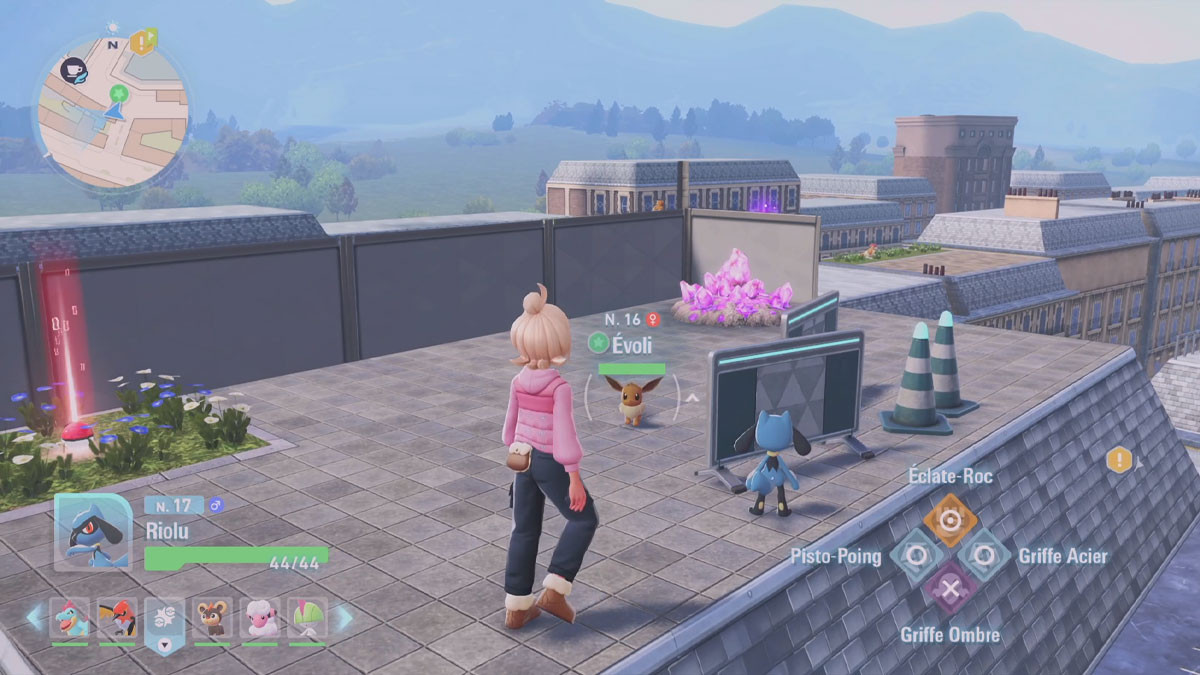
Task: Use the Griffe Acier move
Action: coord(985,555)
